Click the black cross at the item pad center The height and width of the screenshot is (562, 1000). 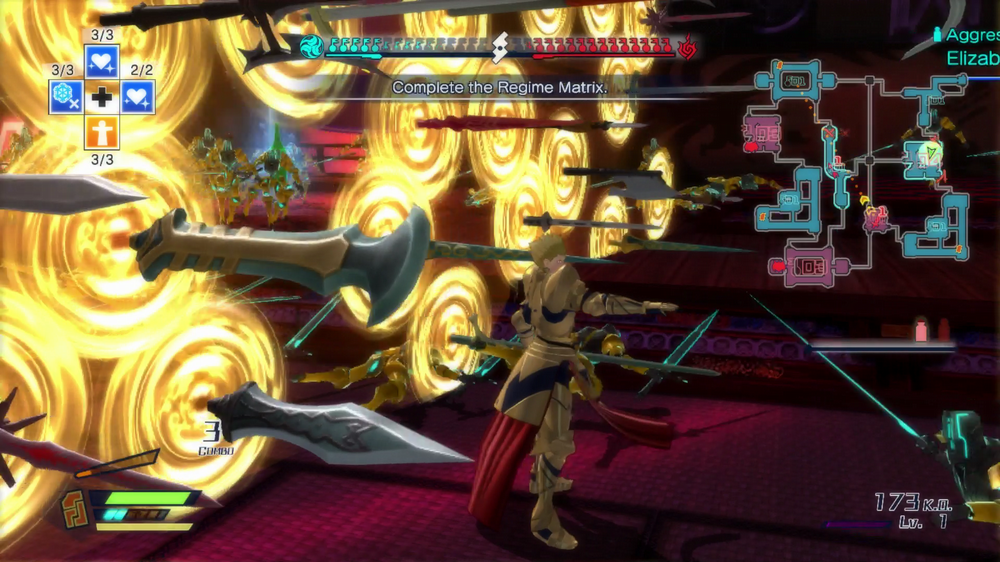click(x=102, y=97)
